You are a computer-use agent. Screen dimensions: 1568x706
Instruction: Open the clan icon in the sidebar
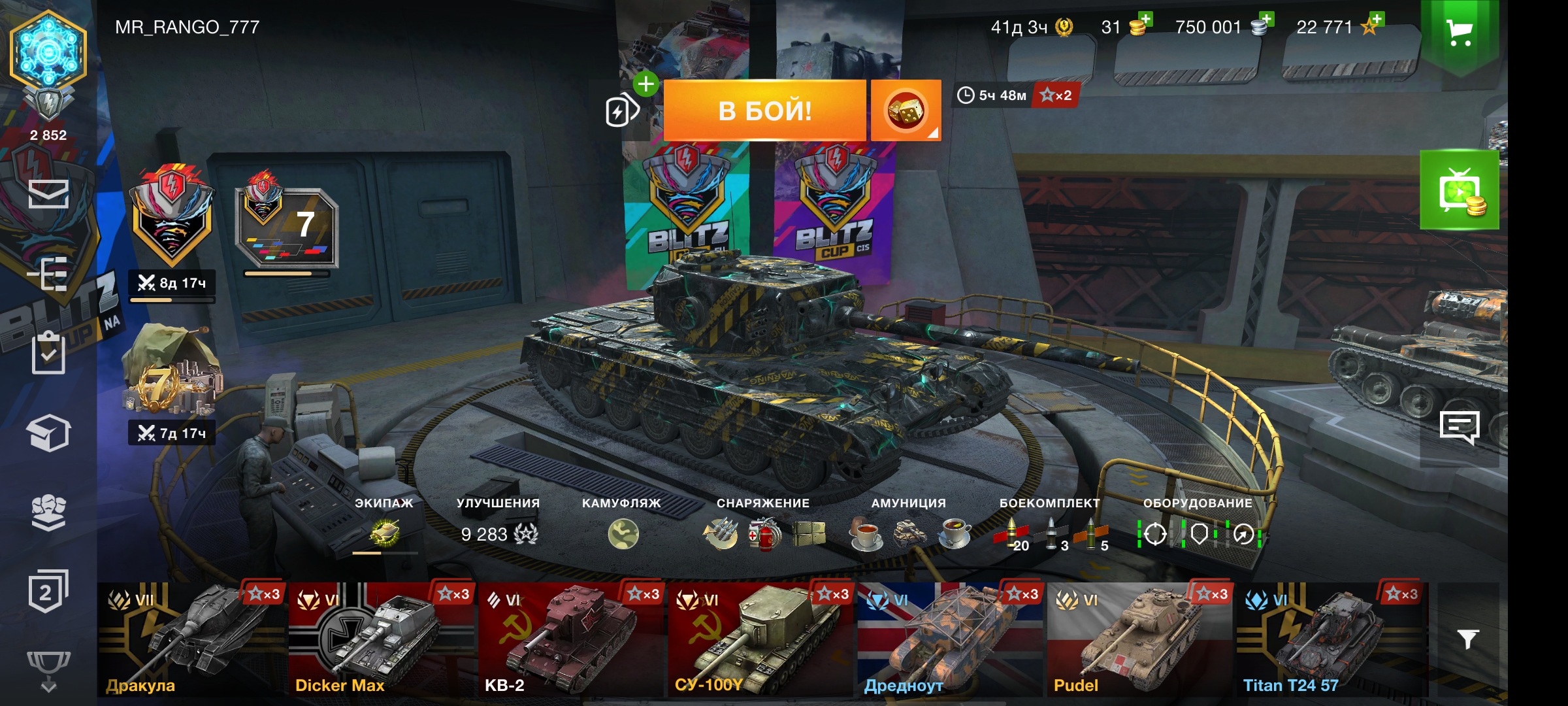click(48, 512)
